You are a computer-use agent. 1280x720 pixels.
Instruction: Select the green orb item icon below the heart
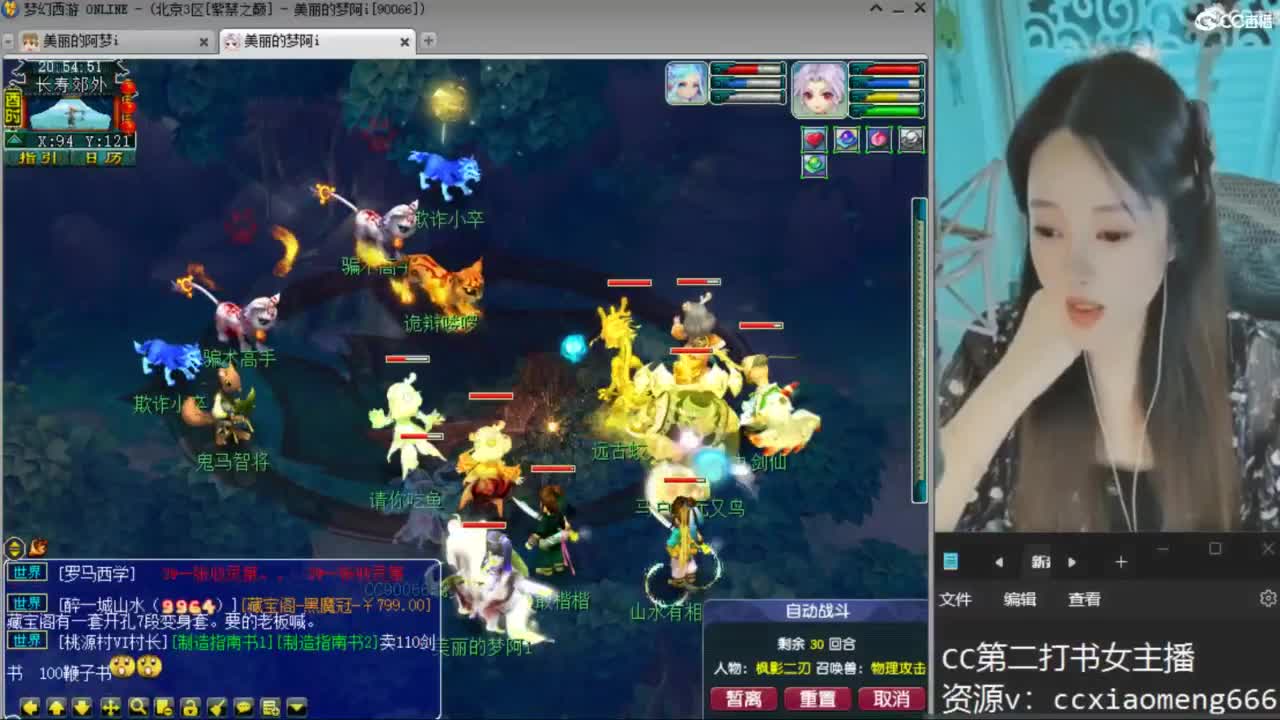815,165
